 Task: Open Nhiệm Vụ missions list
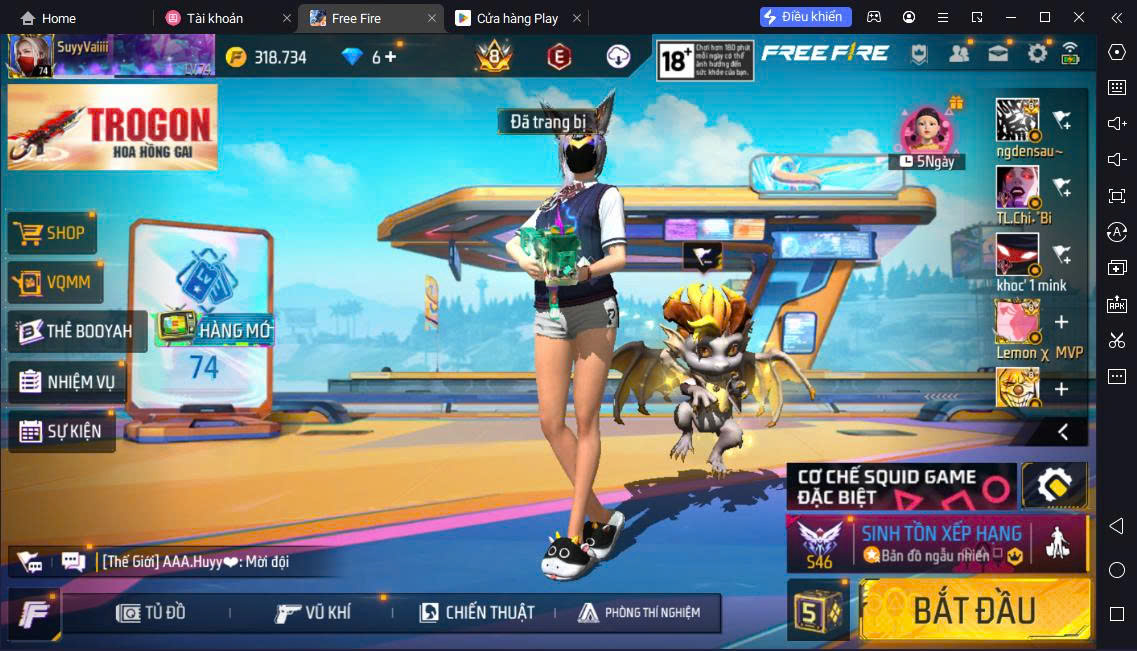(x=67, y=382)
